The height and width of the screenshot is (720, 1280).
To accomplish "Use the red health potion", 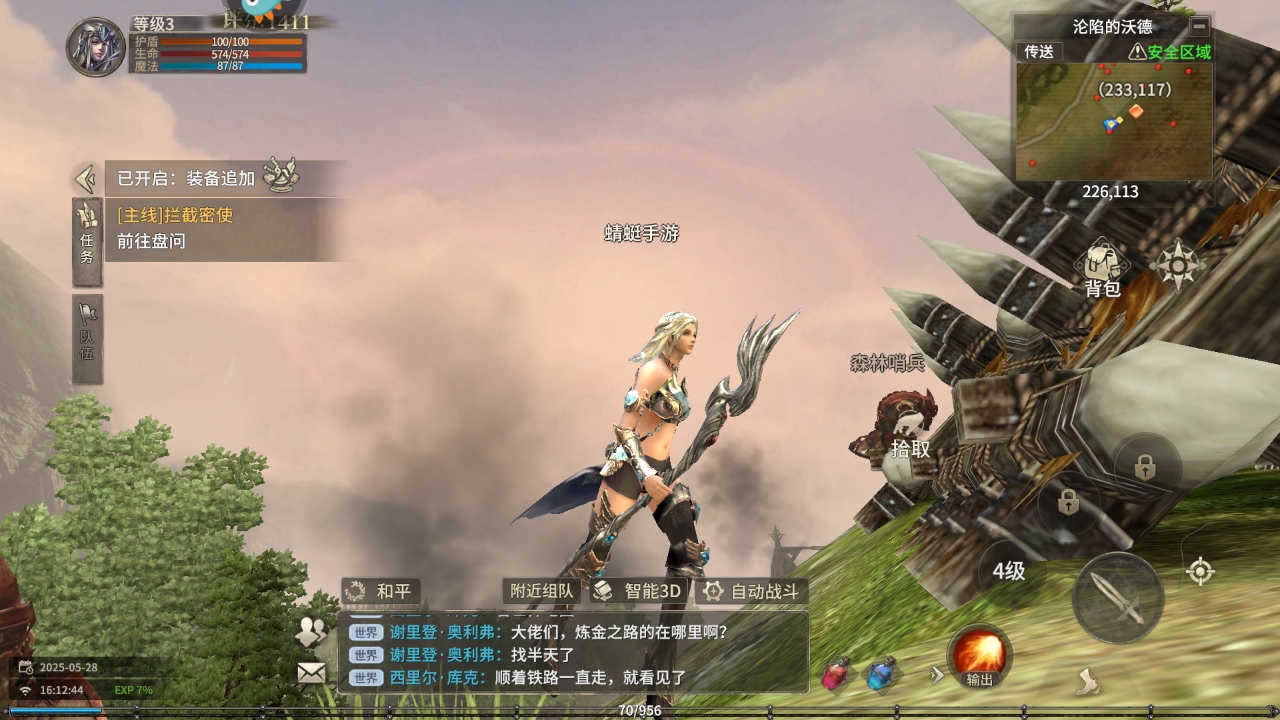I will [x=836, y=675].
